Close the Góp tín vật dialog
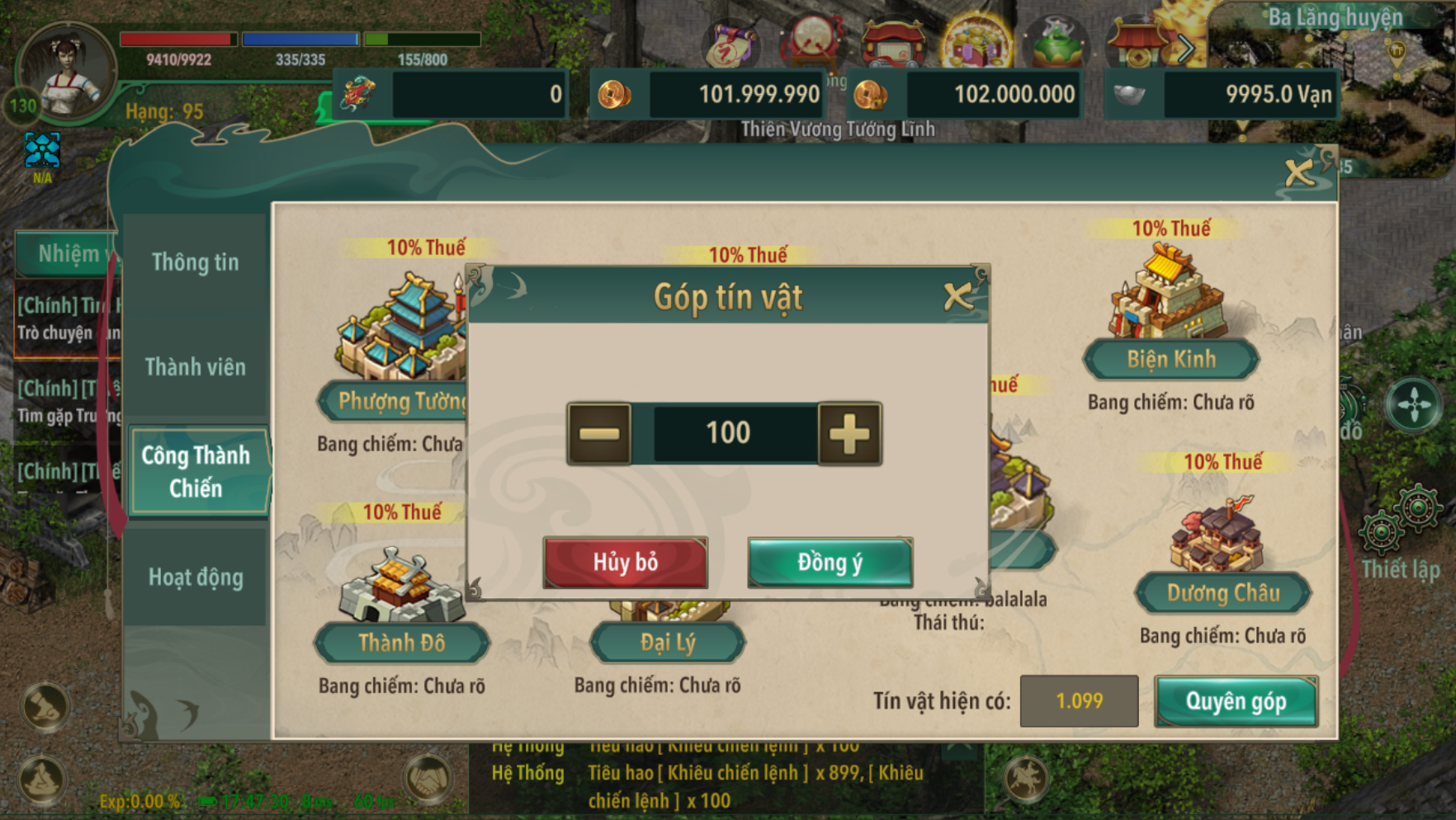 tap(957, 296)
